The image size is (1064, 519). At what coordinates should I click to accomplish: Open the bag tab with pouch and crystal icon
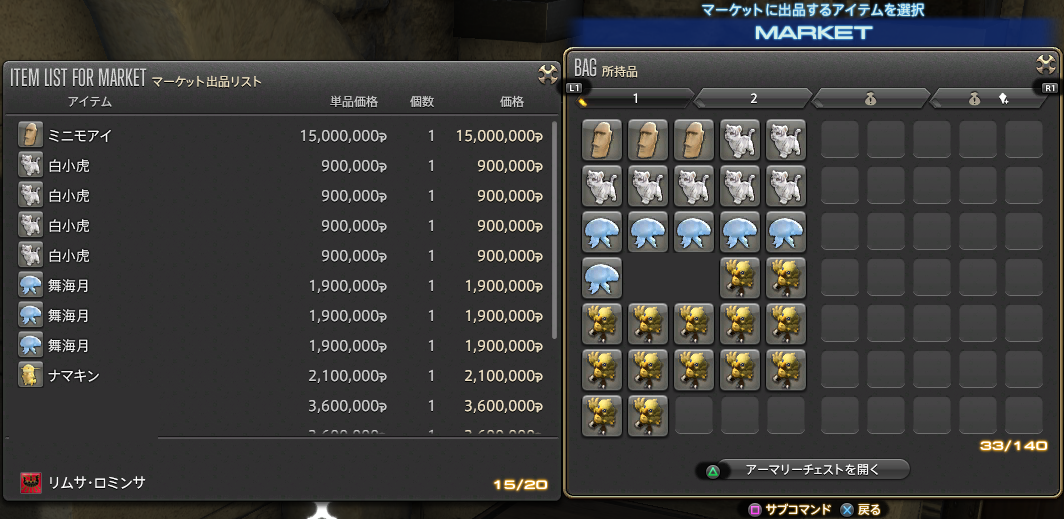pyautogui.click(x=987, y=98)
